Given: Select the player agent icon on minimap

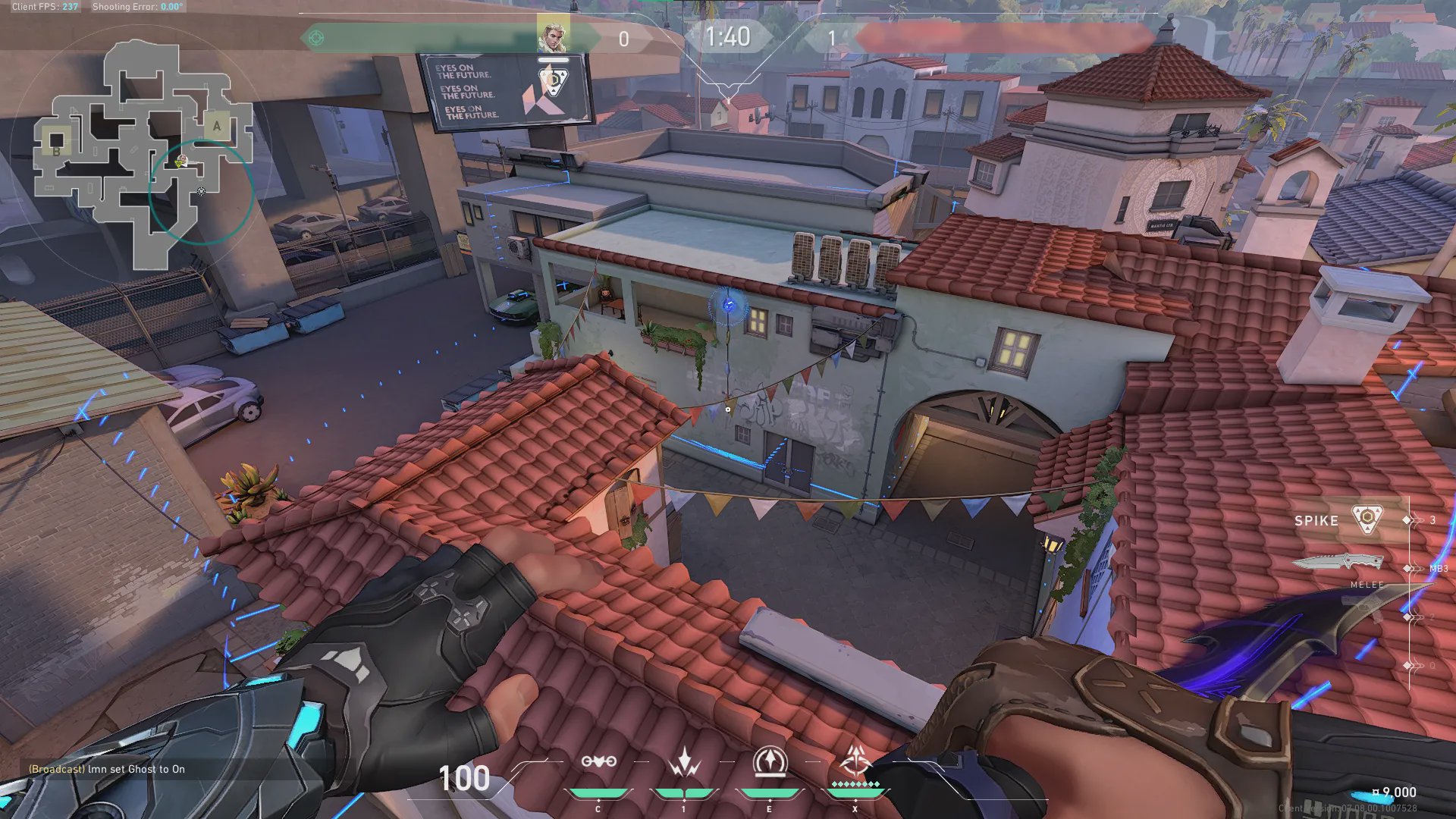Looking at the screenshot, I should click(181, 161).
